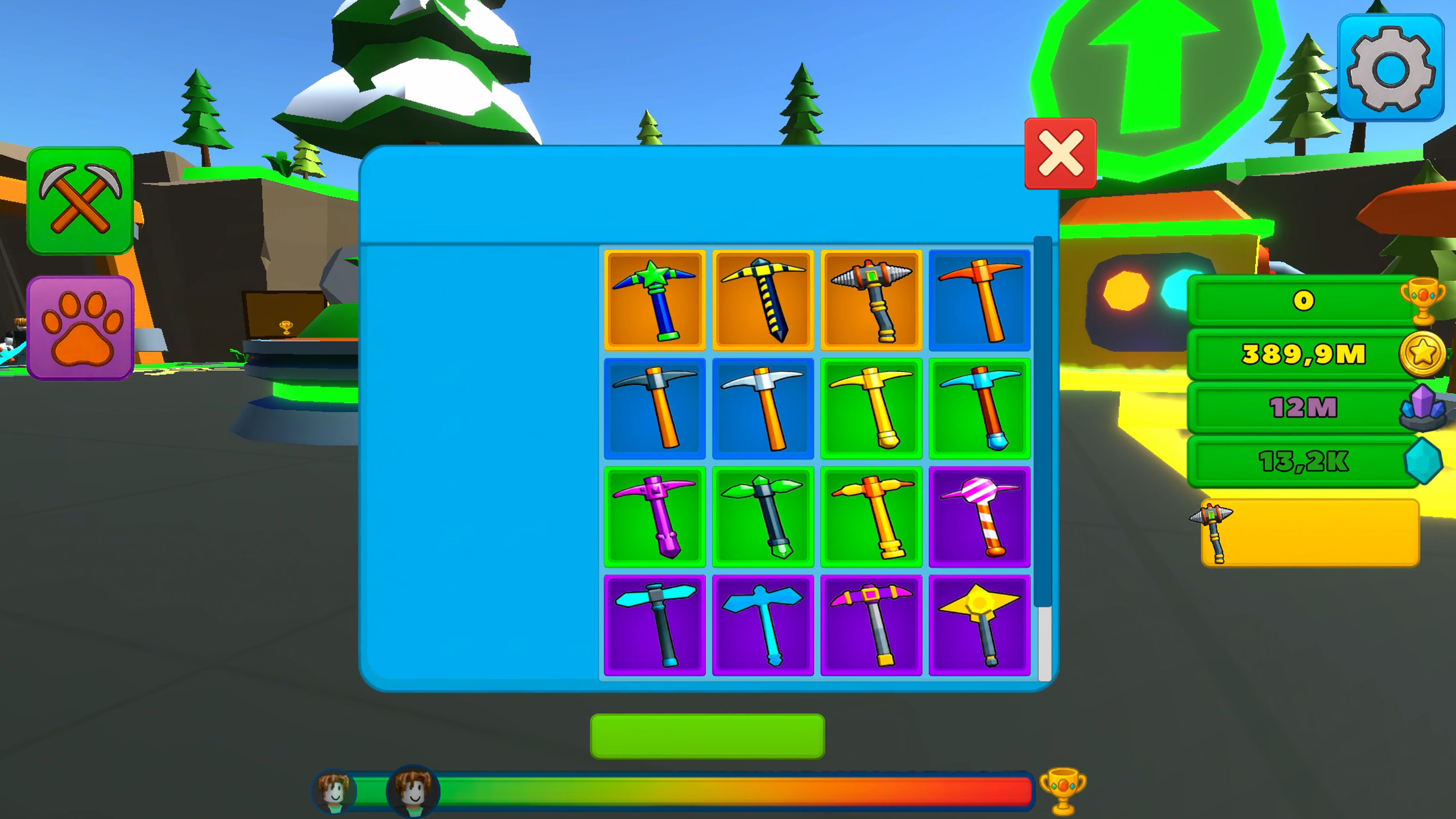Select the drill-head hammer pickaxe
This screenshot has height=819, width=1456.
pos(871,299)
